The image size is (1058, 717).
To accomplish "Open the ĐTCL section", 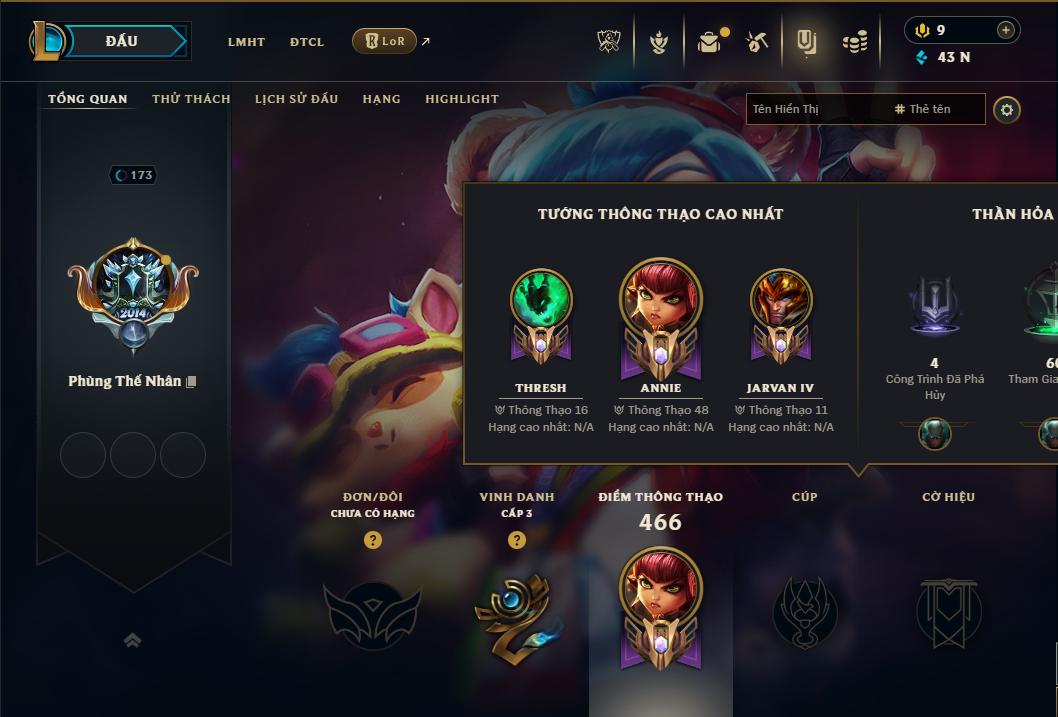I will point(307,42).
